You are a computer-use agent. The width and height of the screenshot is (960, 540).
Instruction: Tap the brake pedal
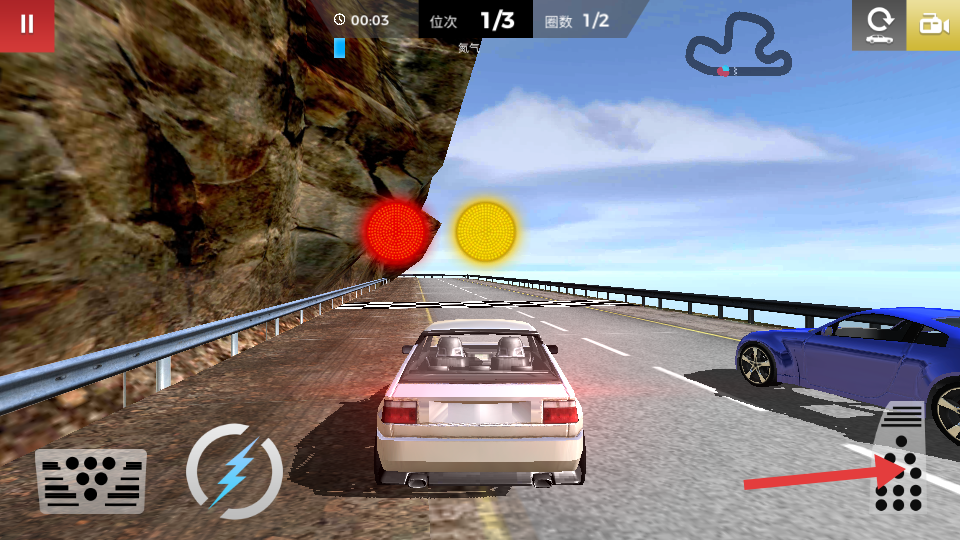pos(91,480)
